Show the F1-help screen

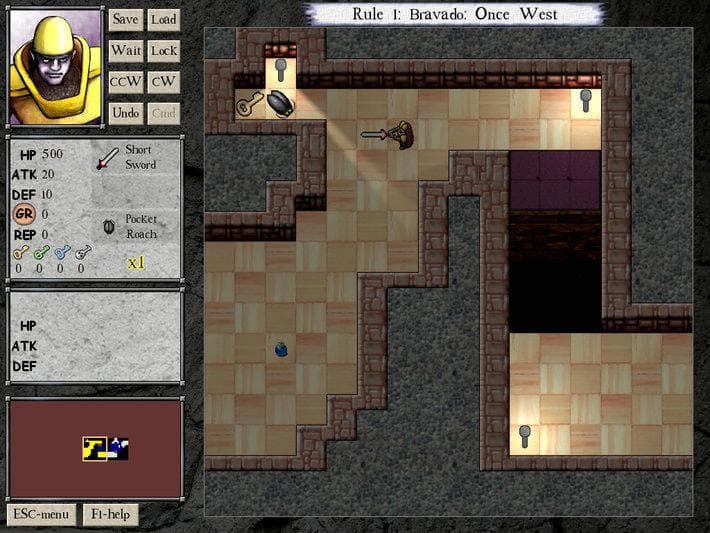tap(110, 514)
